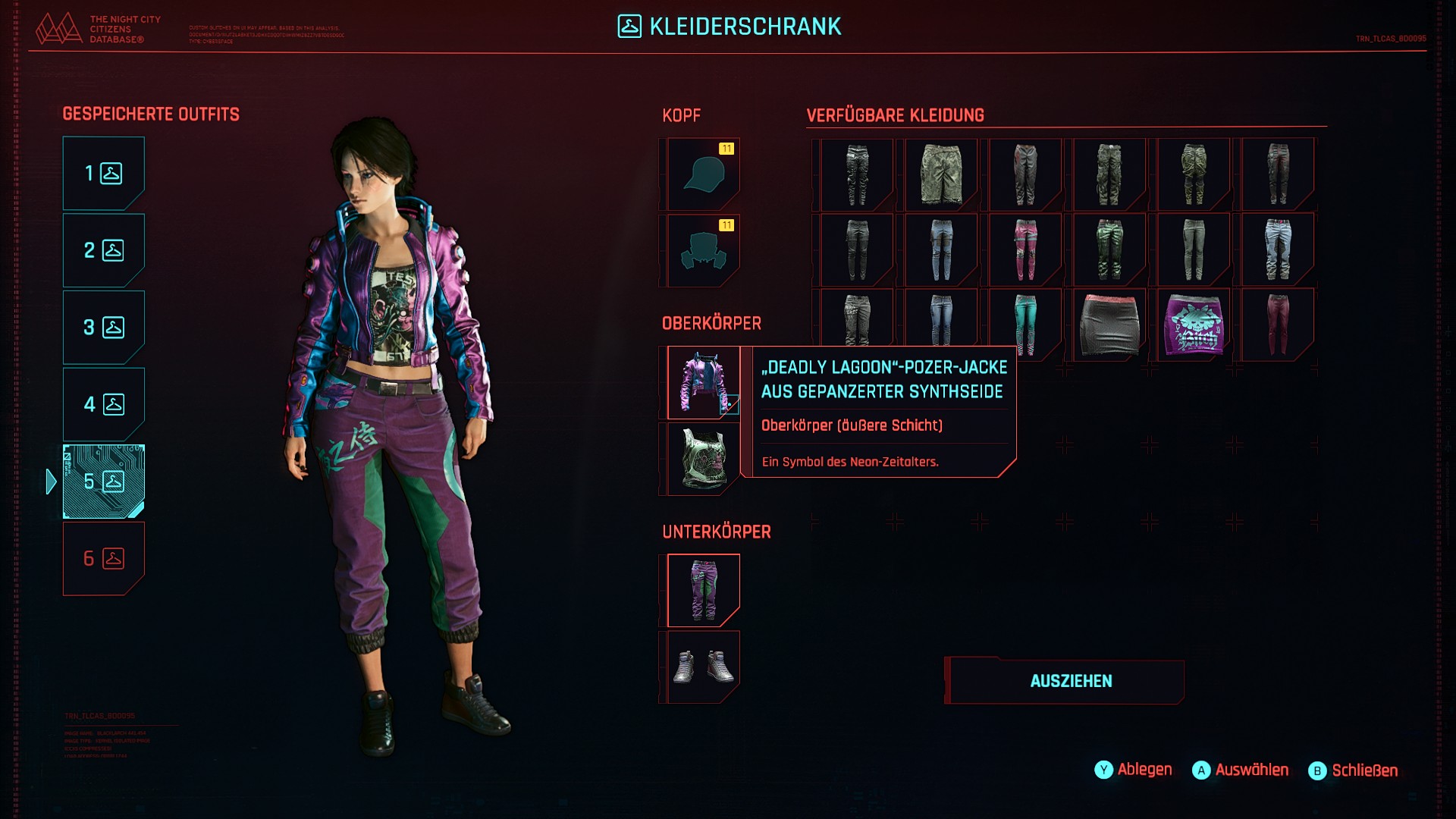Pick the camo shorts from available clothing
This screenshot has width=1456, height=819.
coord(941,174)
